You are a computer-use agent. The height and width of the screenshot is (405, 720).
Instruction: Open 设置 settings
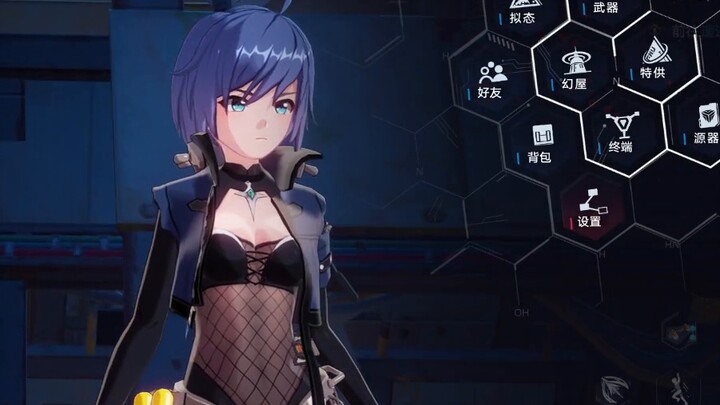click(589, 204)
